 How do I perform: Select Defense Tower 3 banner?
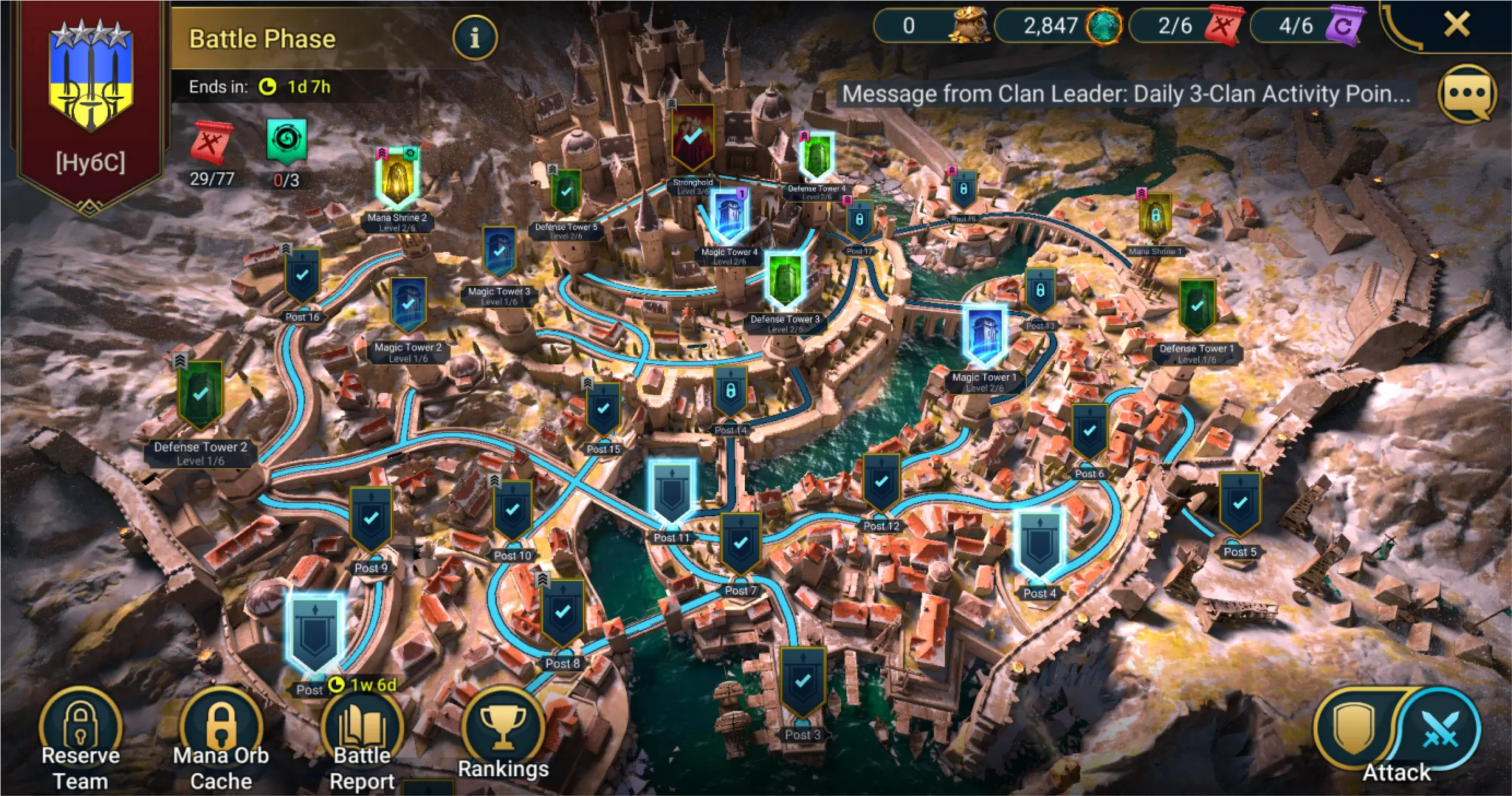click(x=785, y=281)
